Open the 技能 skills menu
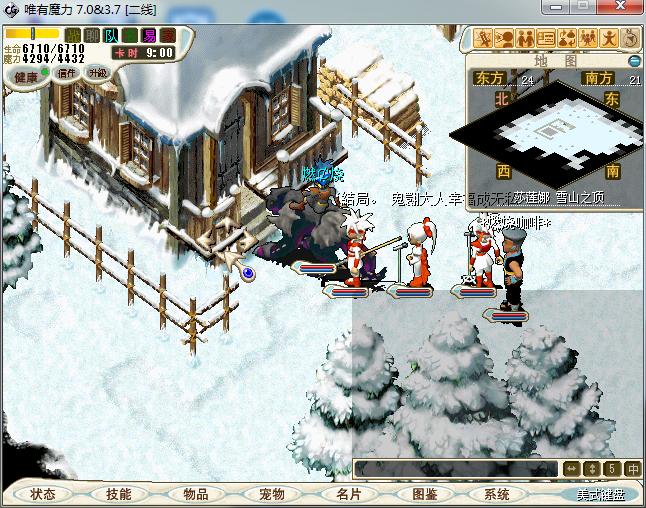This screenshot has width=646, height=508. [119, 494]
